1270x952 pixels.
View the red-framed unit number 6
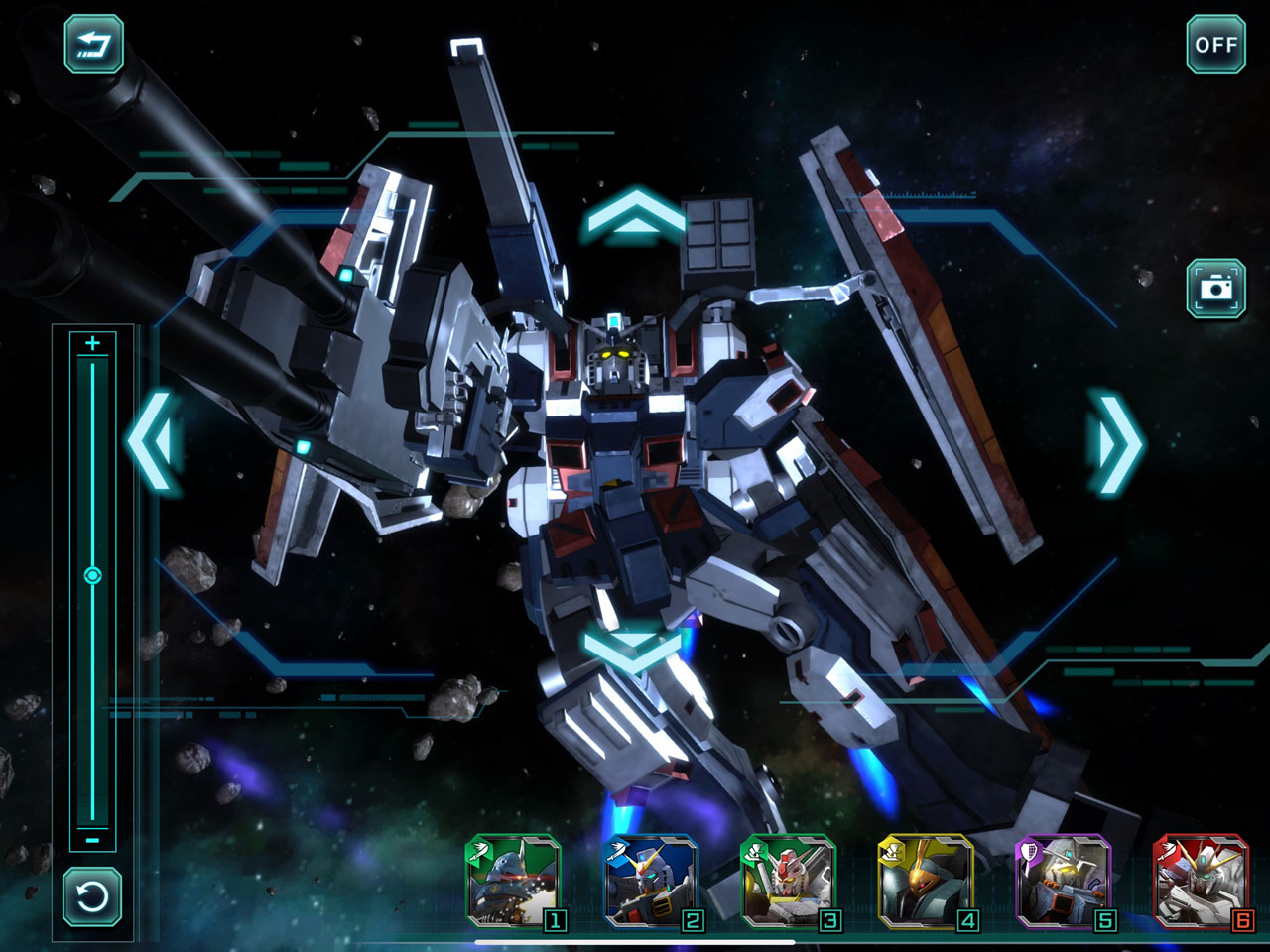coord(1201,882)
